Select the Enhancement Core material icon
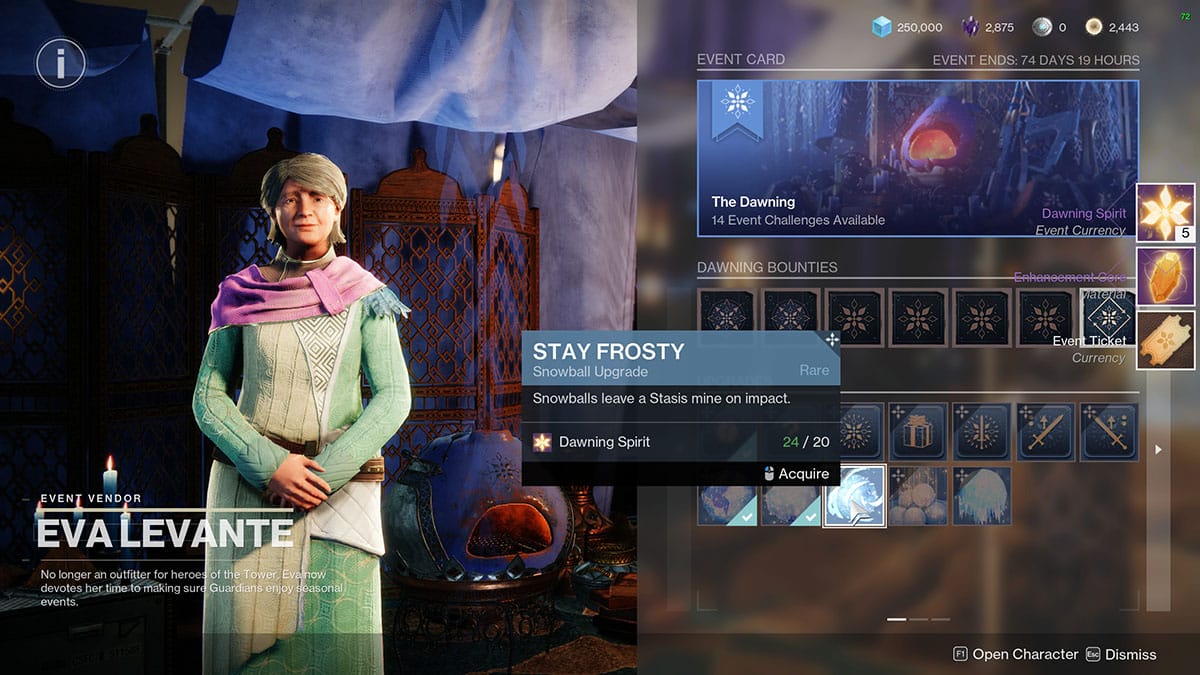 [1166, 276]
